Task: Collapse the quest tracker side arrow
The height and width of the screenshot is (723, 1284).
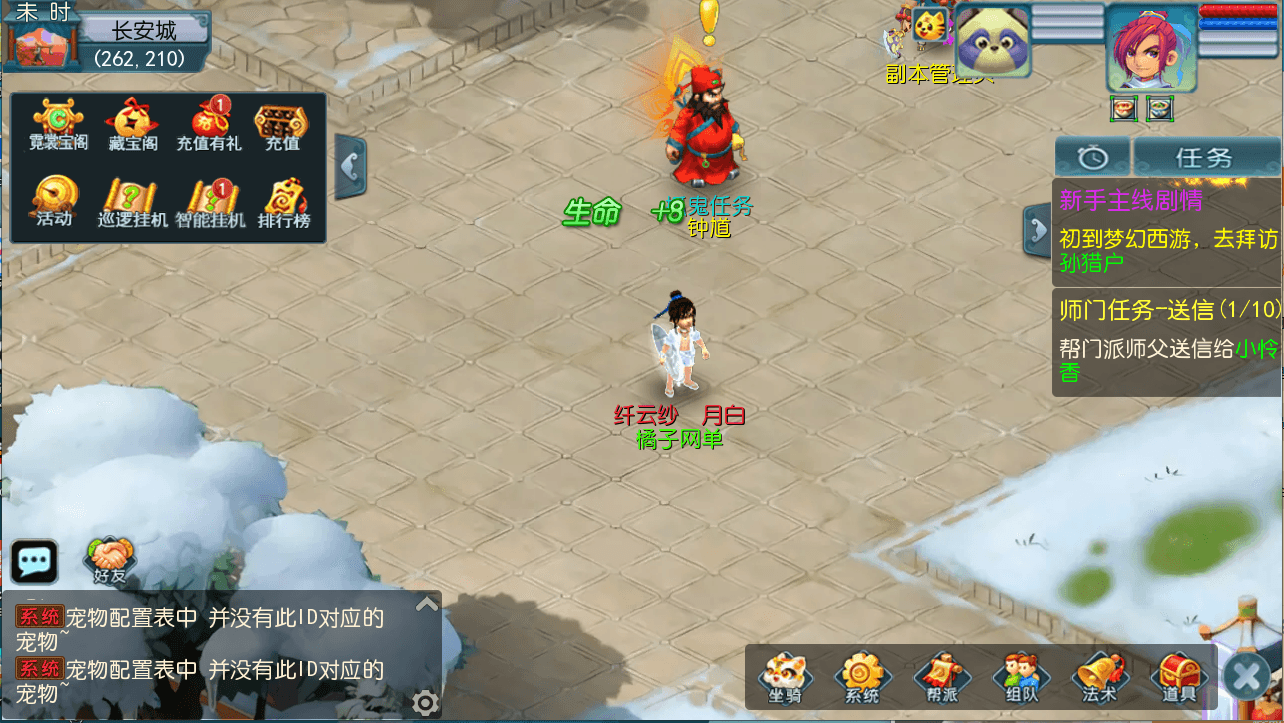Action: click(x=1037, y=231)
